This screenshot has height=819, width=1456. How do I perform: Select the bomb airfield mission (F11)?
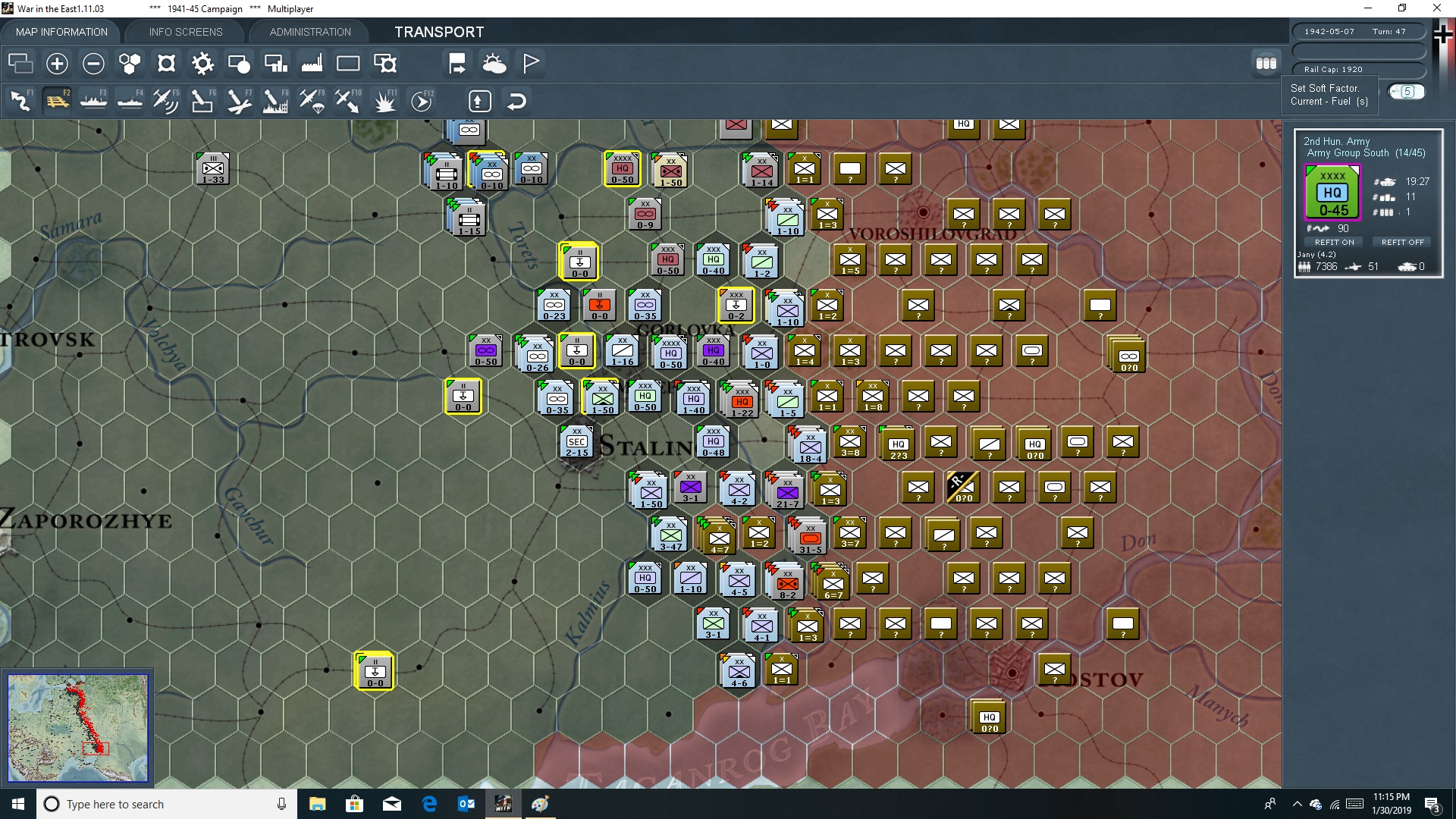point(384,100)
